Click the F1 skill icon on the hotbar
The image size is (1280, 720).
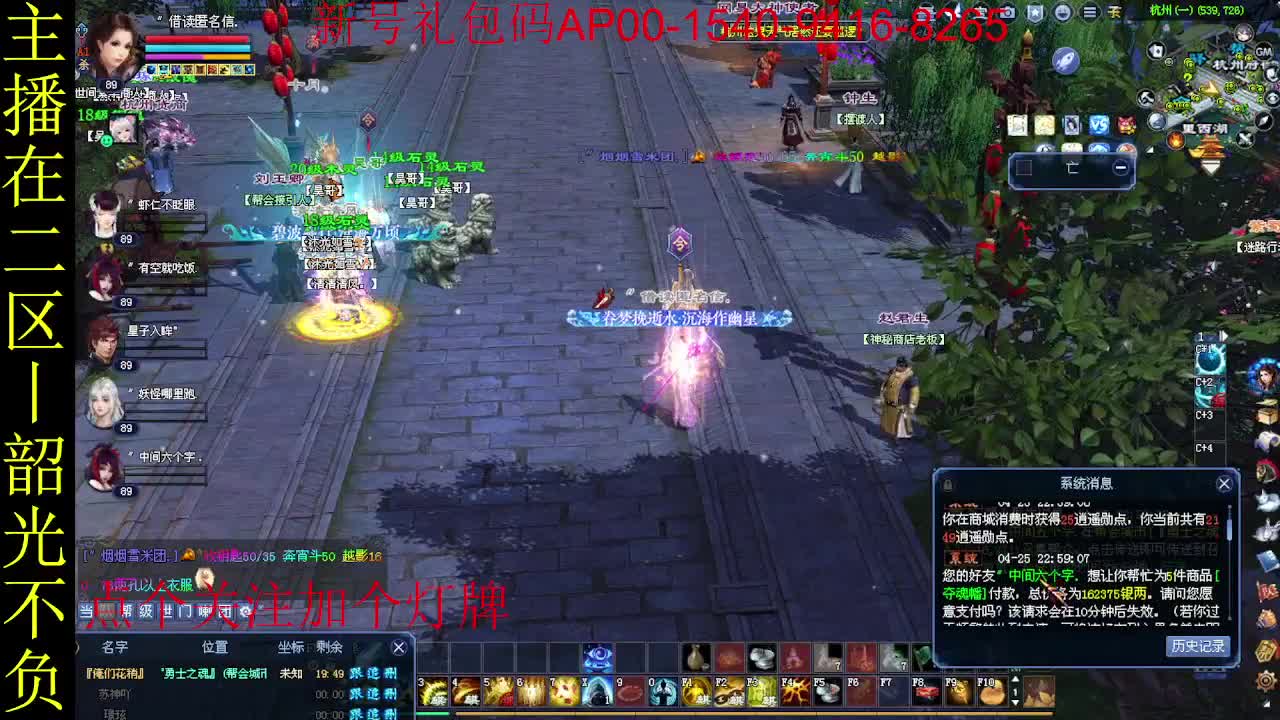point(694,691)
